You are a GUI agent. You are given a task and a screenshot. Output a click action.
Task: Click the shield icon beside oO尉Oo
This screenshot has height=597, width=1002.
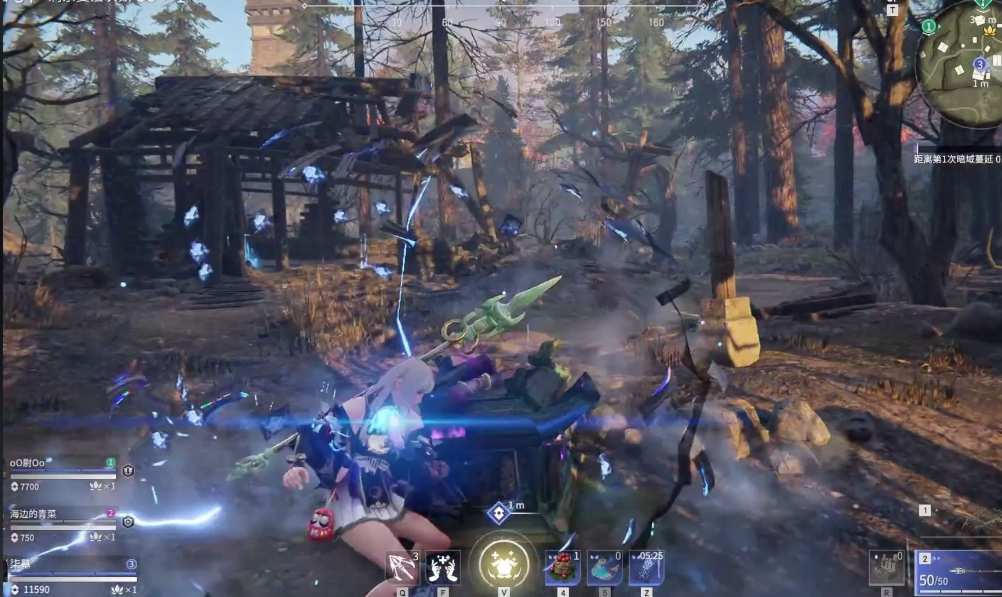pyautogui.click(x=128, y=471)
